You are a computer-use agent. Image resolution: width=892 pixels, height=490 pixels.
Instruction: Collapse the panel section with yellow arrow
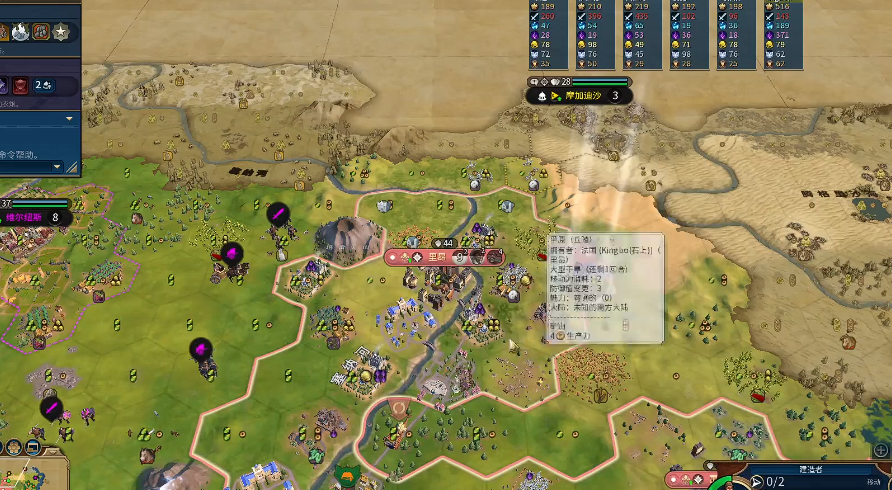point(70,118)
